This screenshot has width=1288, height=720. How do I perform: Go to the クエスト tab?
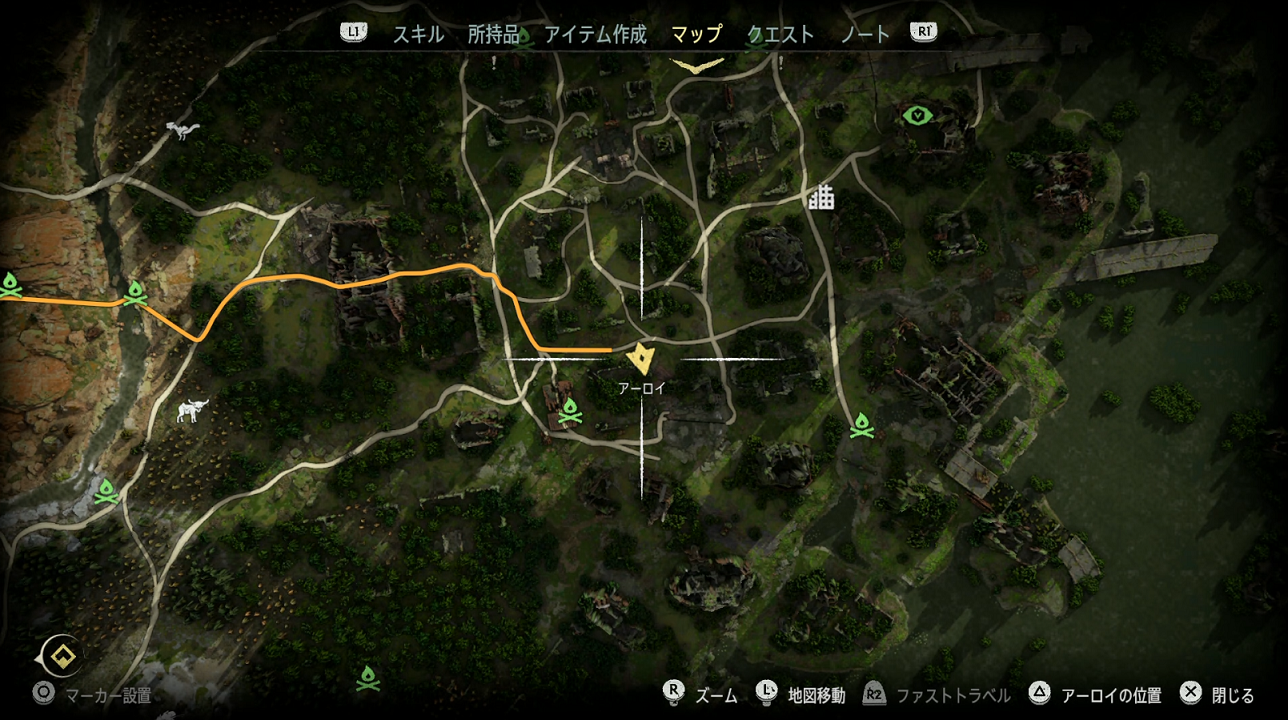pos(781,34)
